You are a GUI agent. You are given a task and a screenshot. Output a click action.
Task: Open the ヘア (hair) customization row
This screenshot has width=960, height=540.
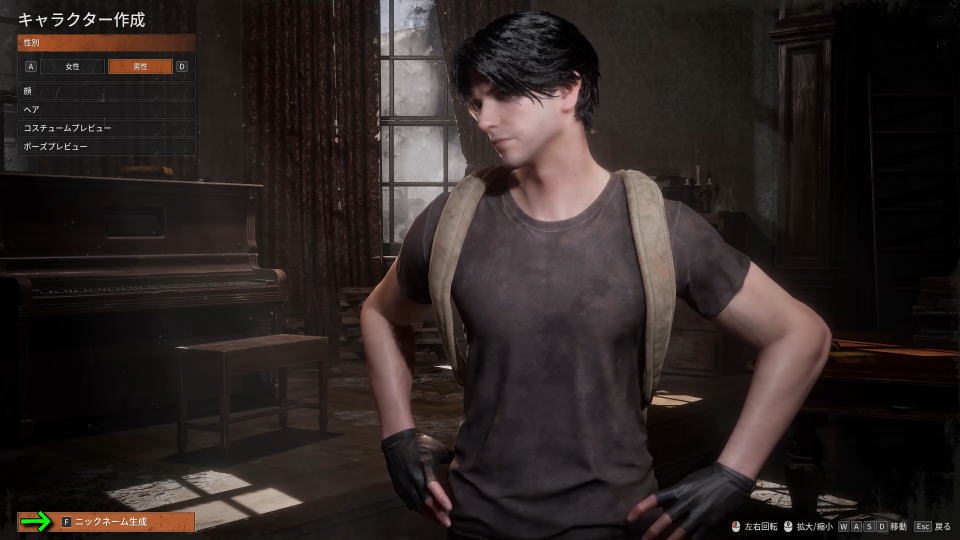(x=106, y=109)
